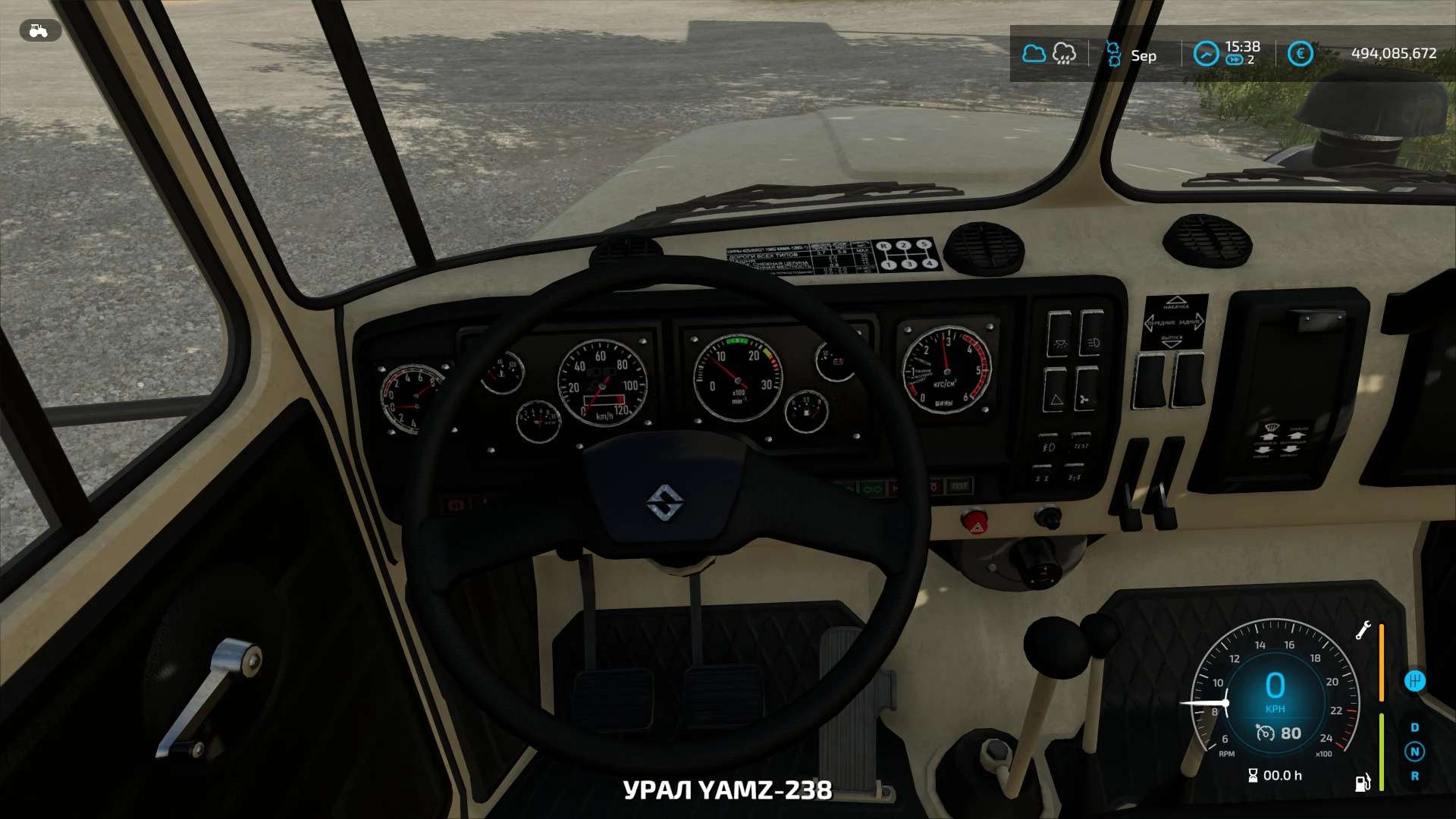Select the D drive gear indicator
The image size is (1456, 819).
click(1414, 727)
